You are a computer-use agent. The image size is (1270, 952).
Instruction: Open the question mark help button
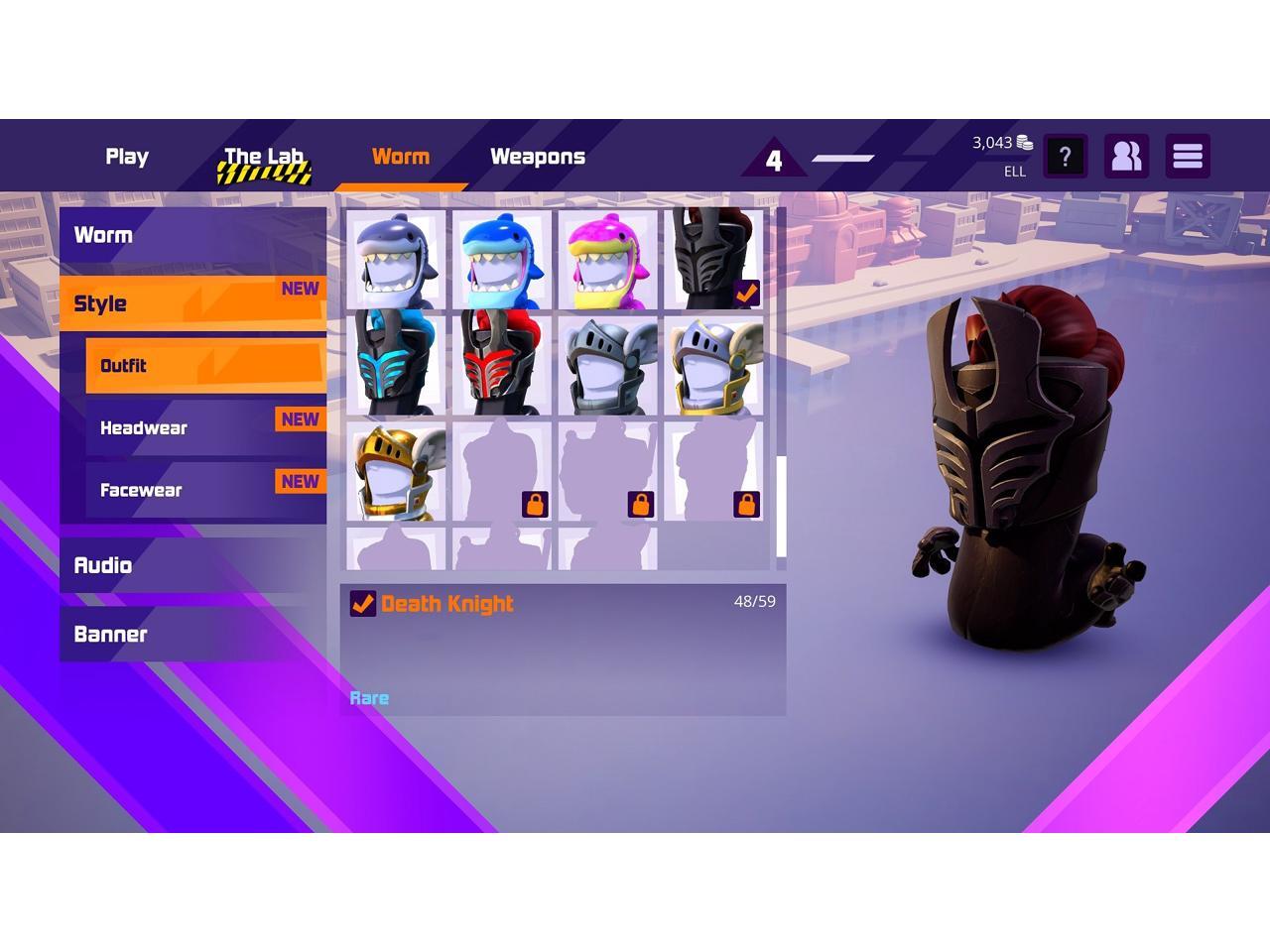point(1065,157)
